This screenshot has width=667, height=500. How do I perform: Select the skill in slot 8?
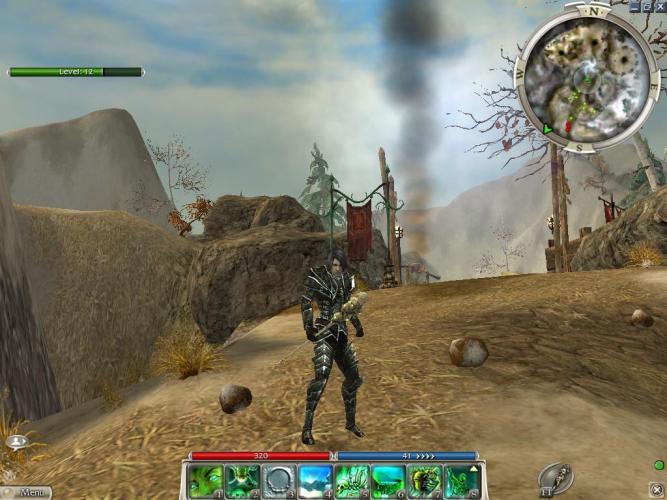pos(461,481)
